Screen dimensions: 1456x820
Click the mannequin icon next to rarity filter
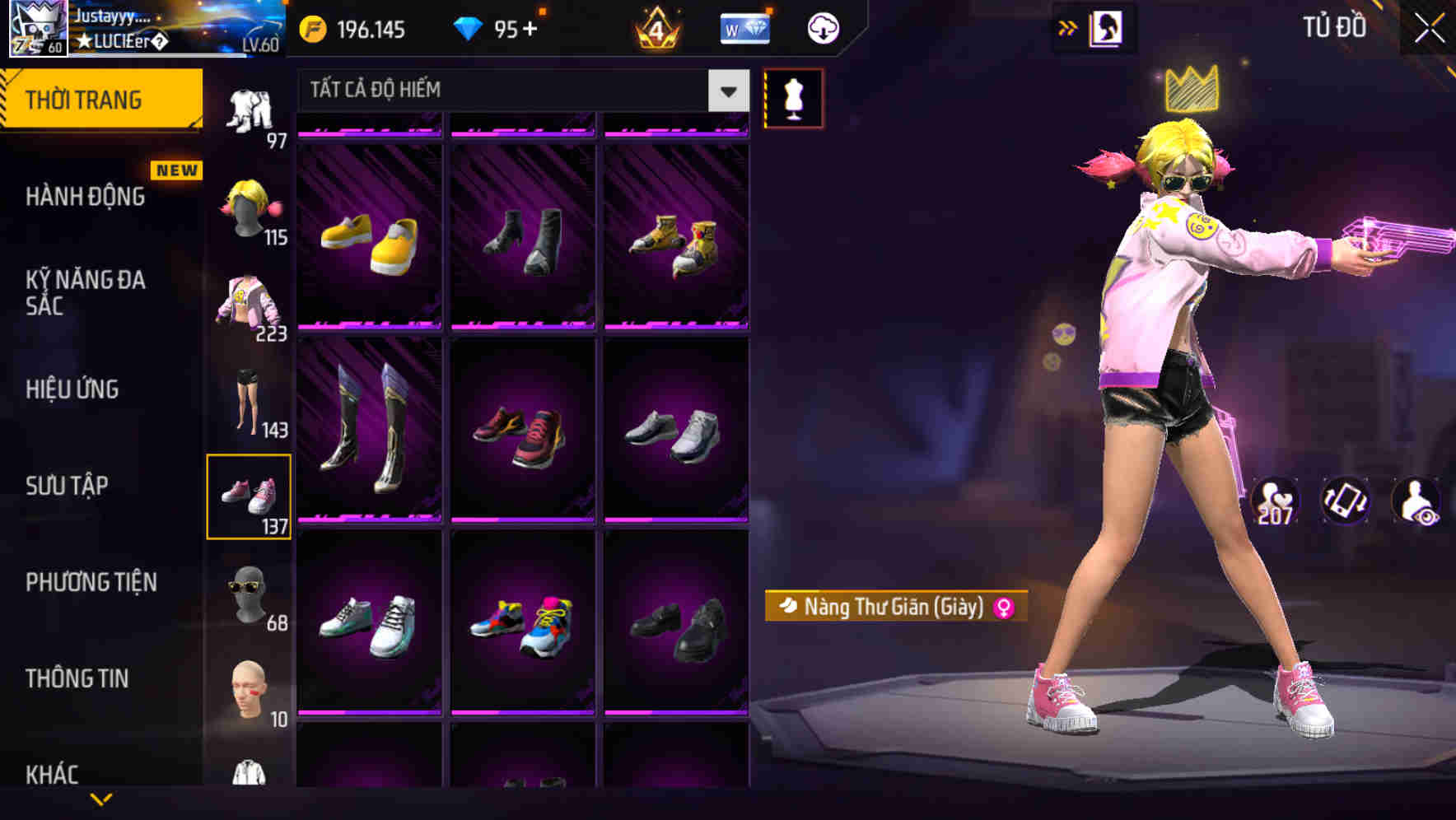pyautogui.click(x=793, y=97)
